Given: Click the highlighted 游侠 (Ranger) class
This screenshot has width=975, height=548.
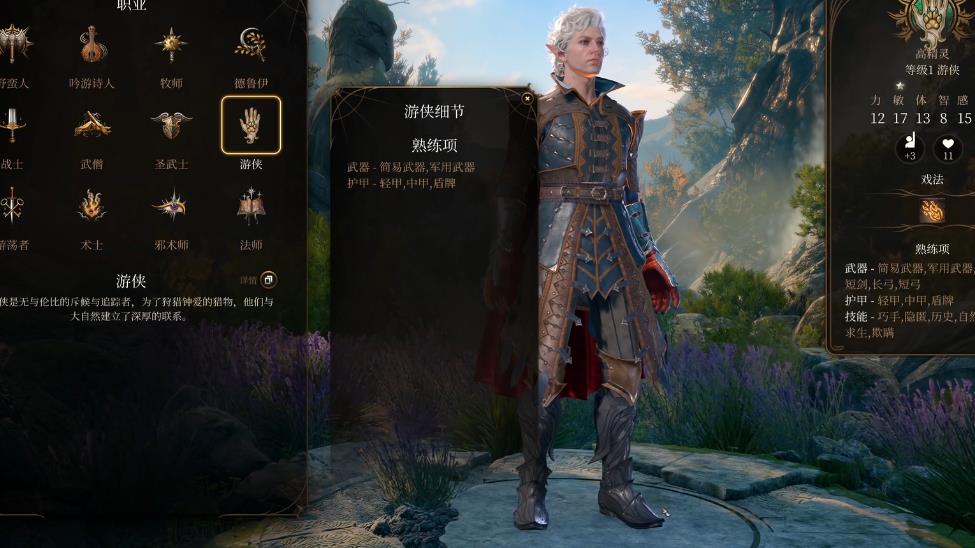Looking at the screenshot, I should (x=250, y=125).
